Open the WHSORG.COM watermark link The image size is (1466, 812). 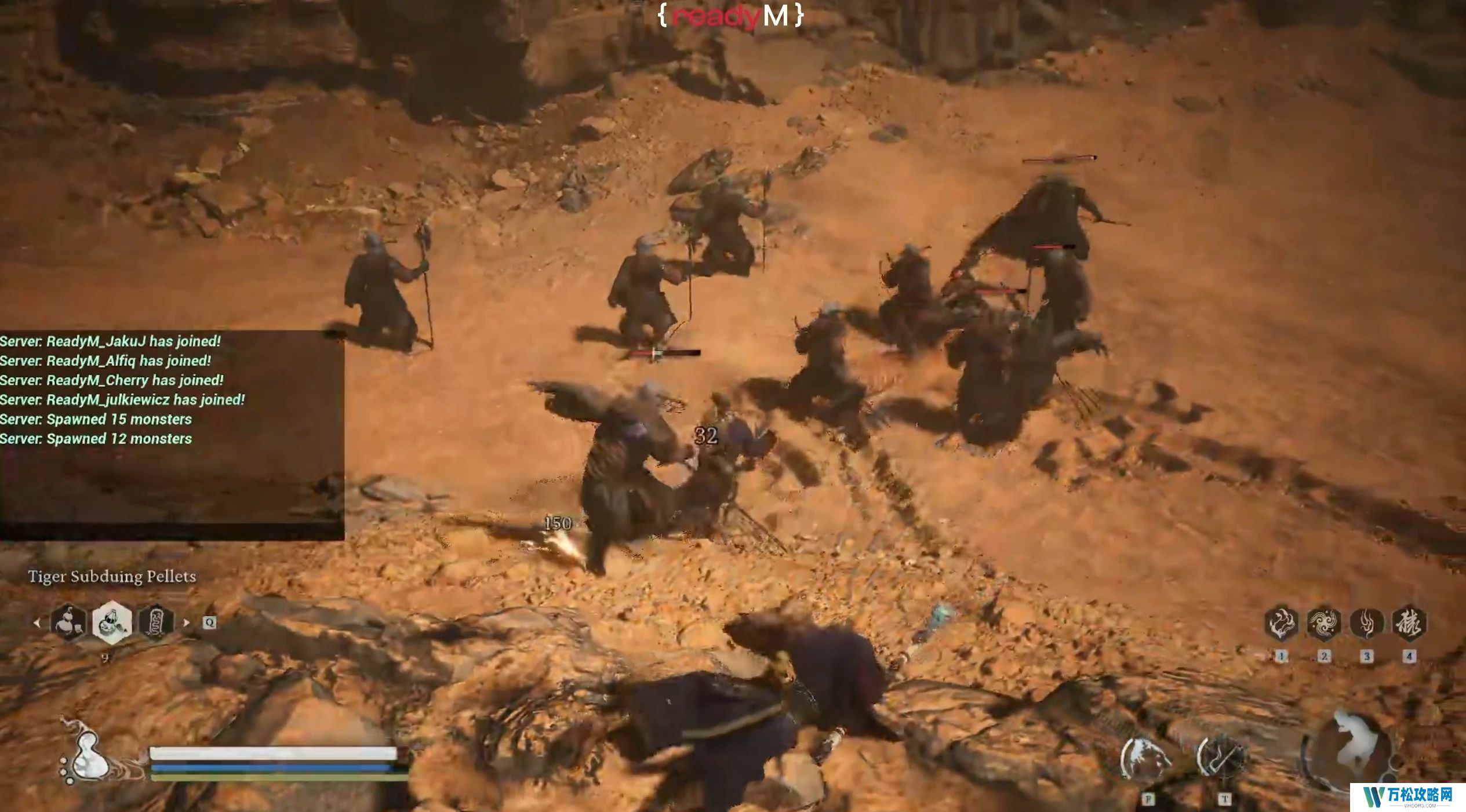[x=1407, y=798]
